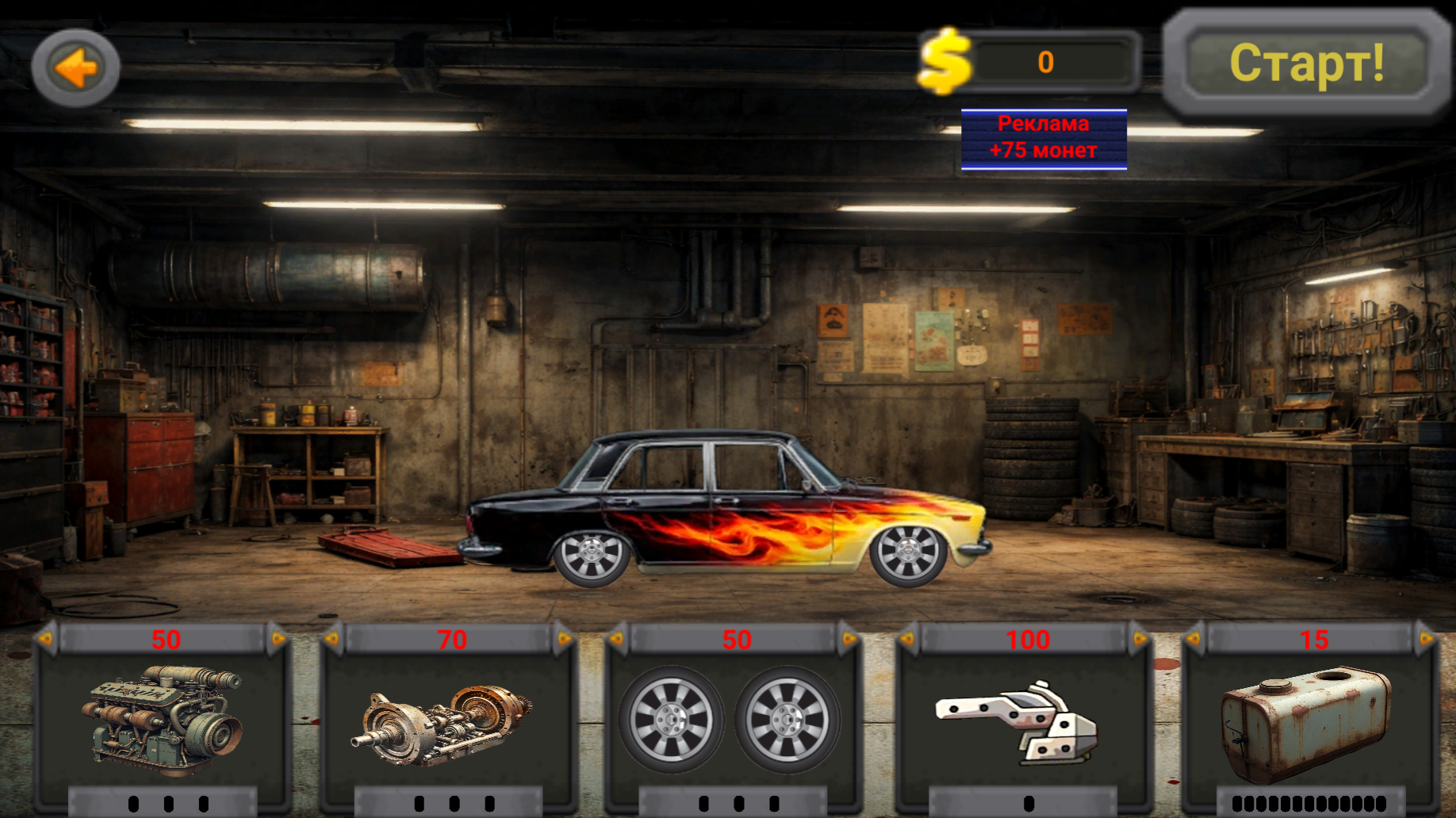This screenshot has height=818, width=1456.
Task: Switch to previous wheels using left arrow
Action: (618, 638)
